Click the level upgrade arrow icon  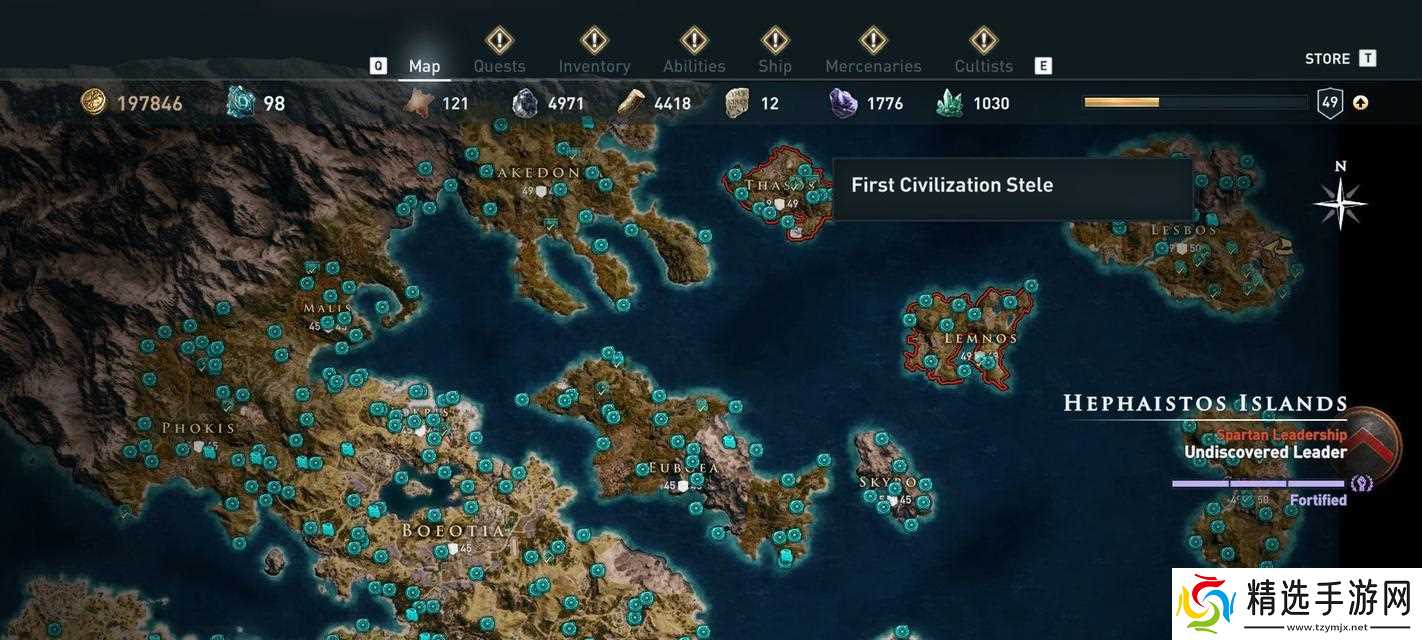pos(1360,103)
